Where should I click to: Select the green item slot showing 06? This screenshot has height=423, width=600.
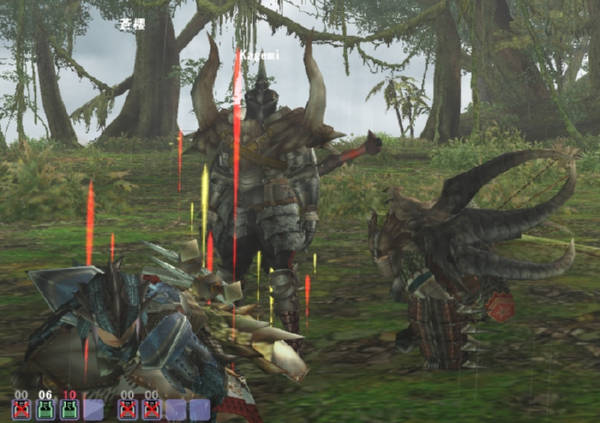45,408
